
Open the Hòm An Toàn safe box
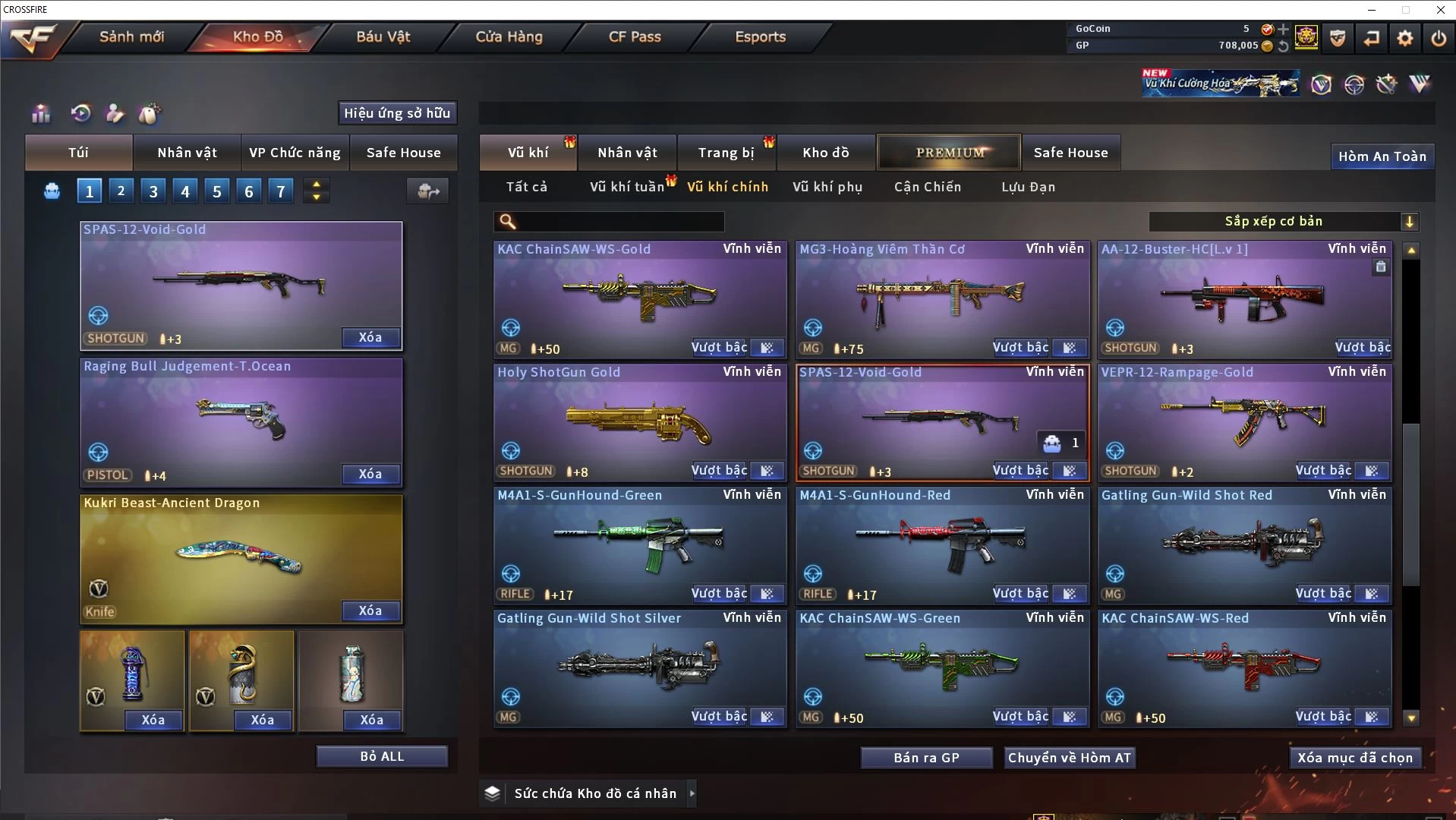tap(1382, 156)
